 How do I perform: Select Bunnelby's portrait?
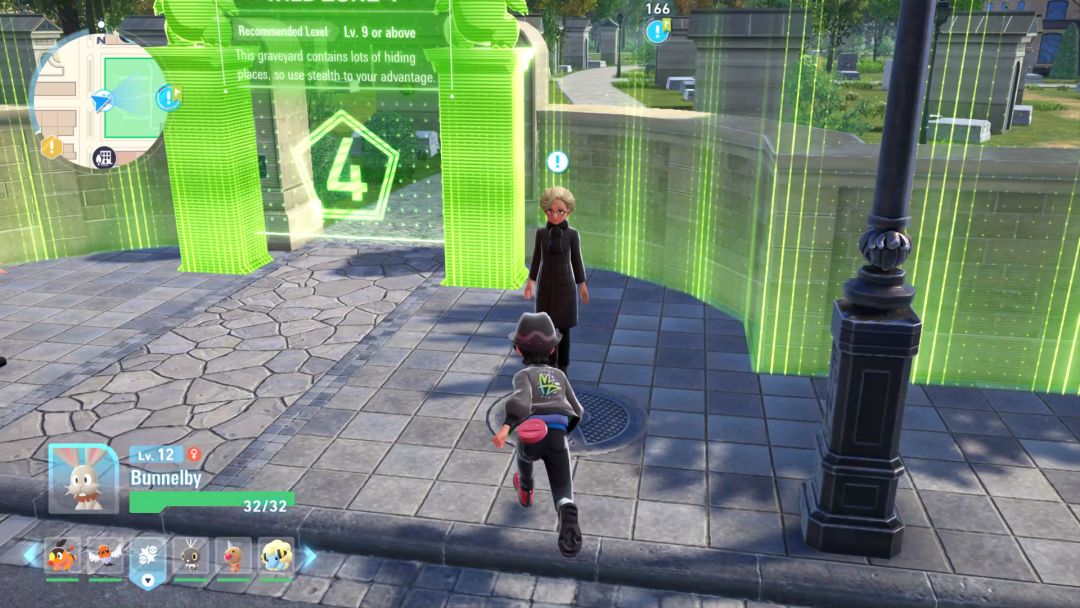84,478
